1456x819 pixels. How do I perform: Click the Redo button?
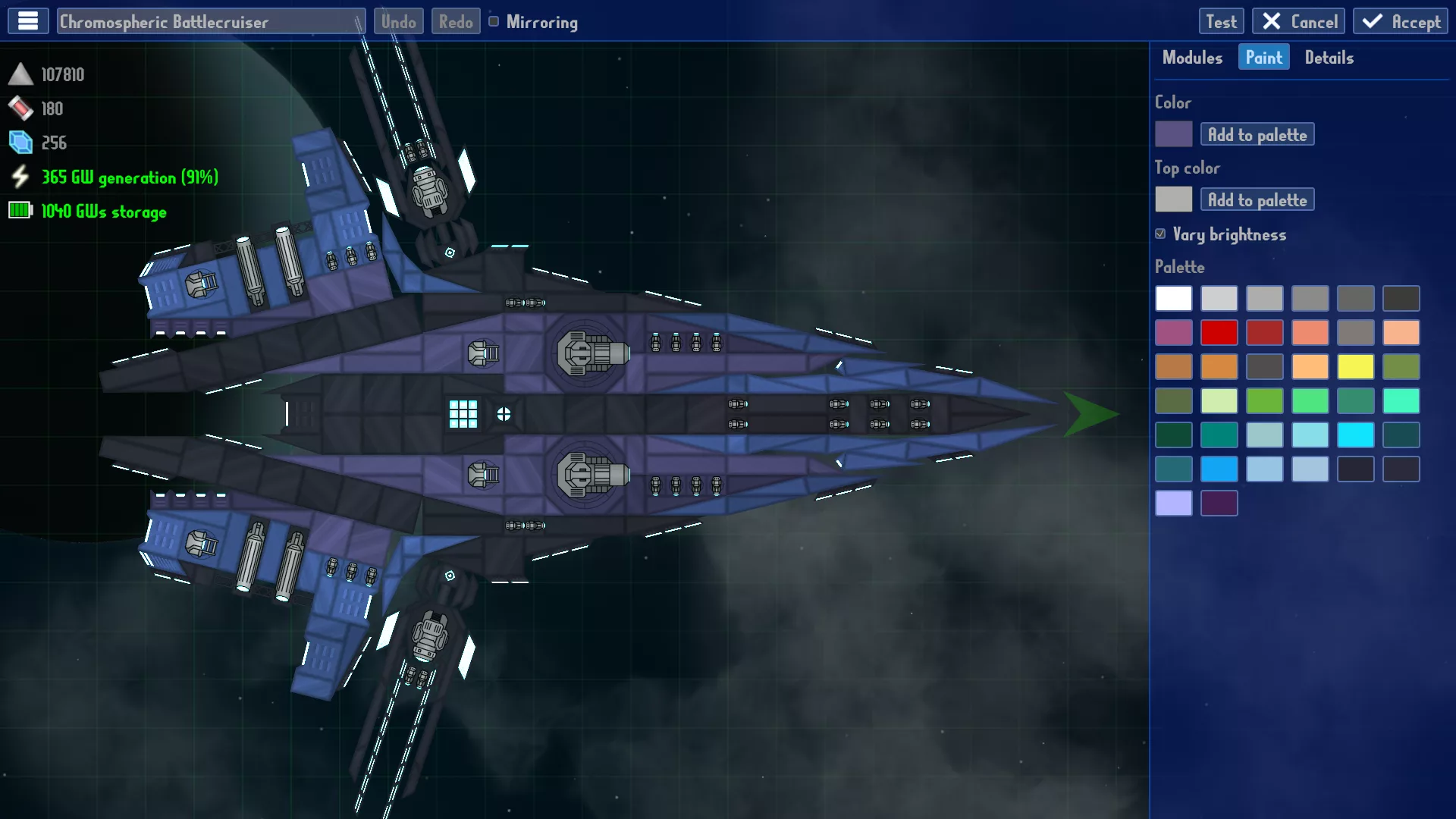click(456, 21)
